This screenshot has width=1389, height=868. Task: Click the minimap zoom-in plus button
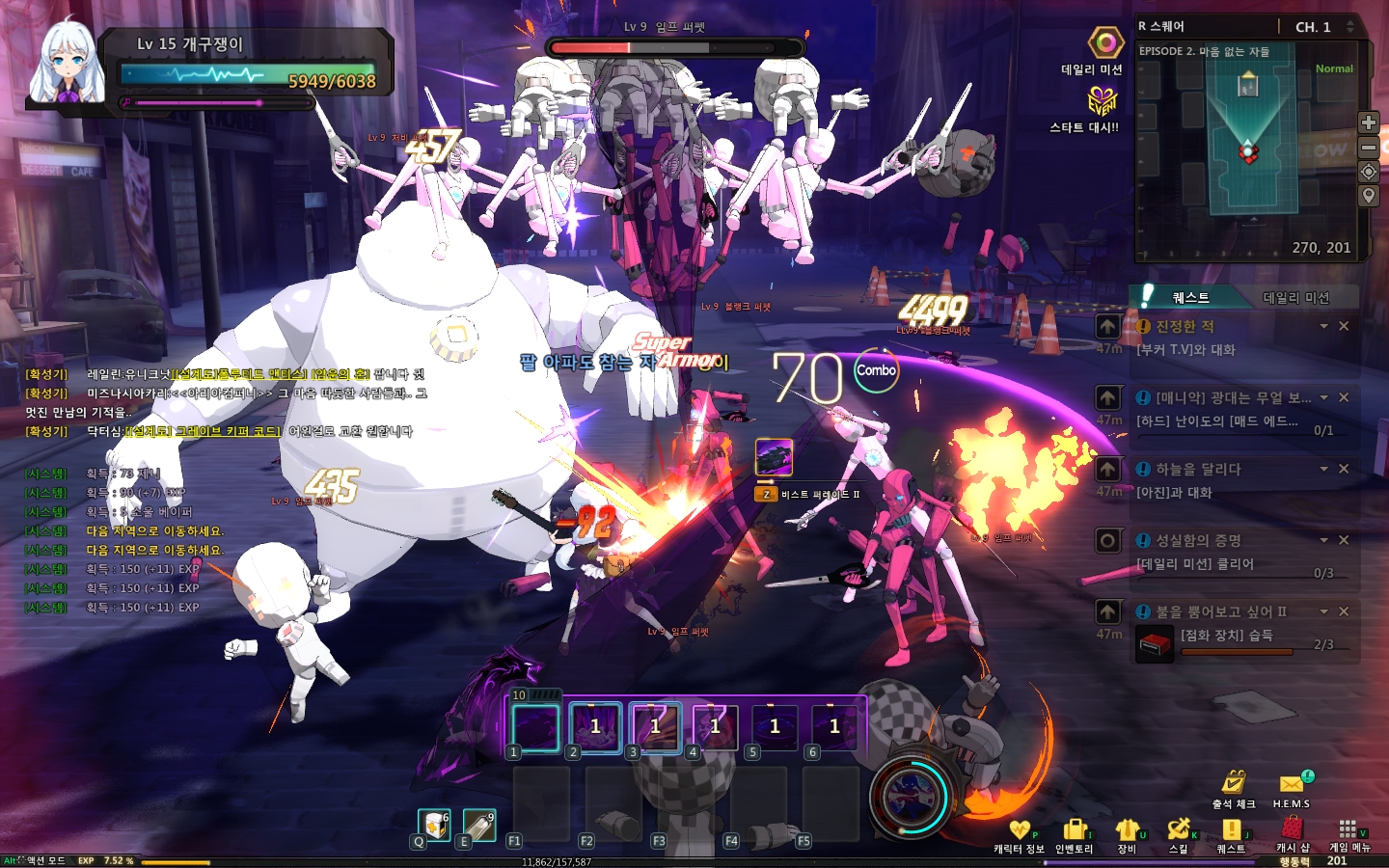click(x=1368, y=122)
